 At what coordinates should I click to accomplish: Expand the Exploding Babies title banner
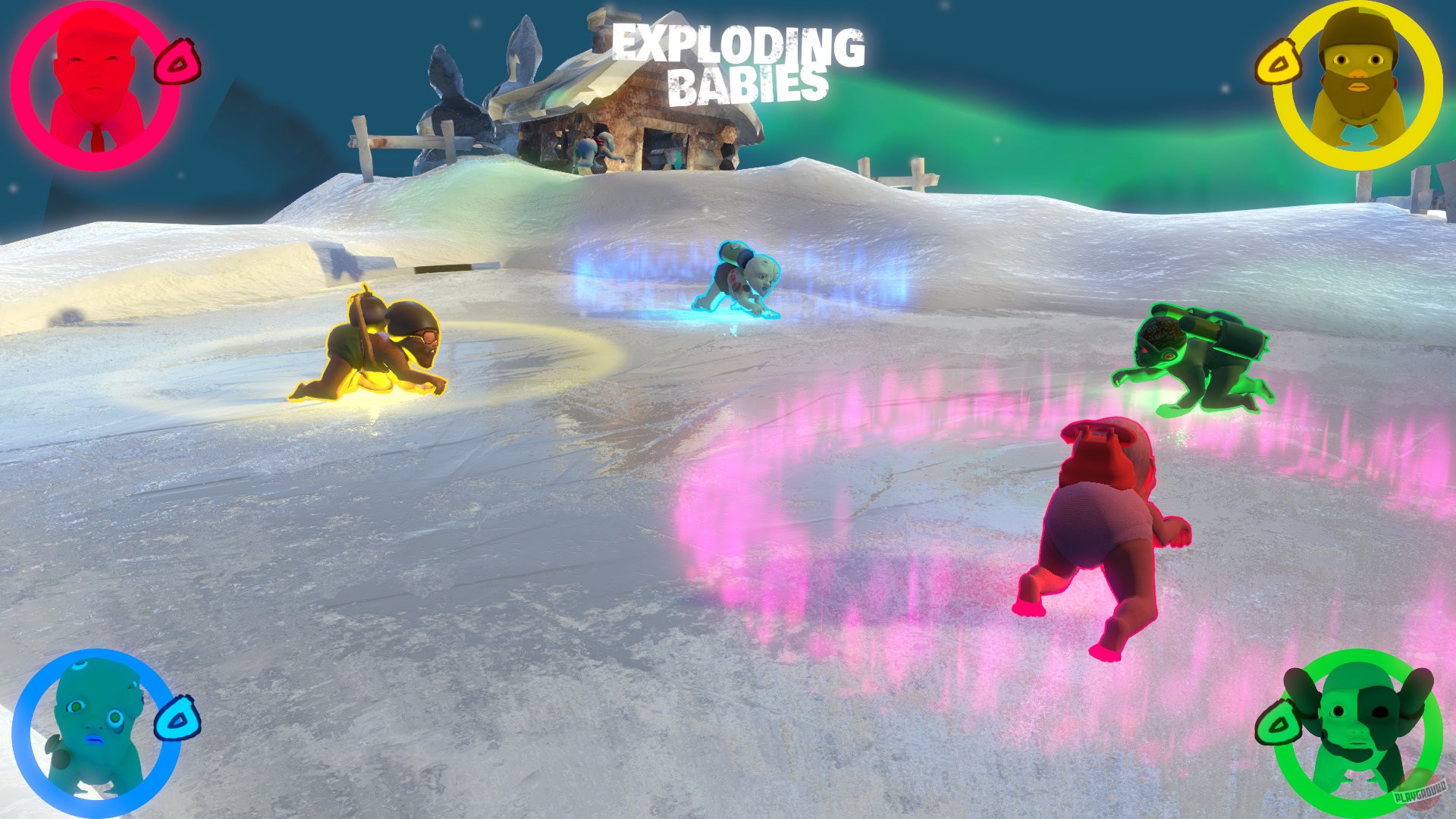(724, 64)
